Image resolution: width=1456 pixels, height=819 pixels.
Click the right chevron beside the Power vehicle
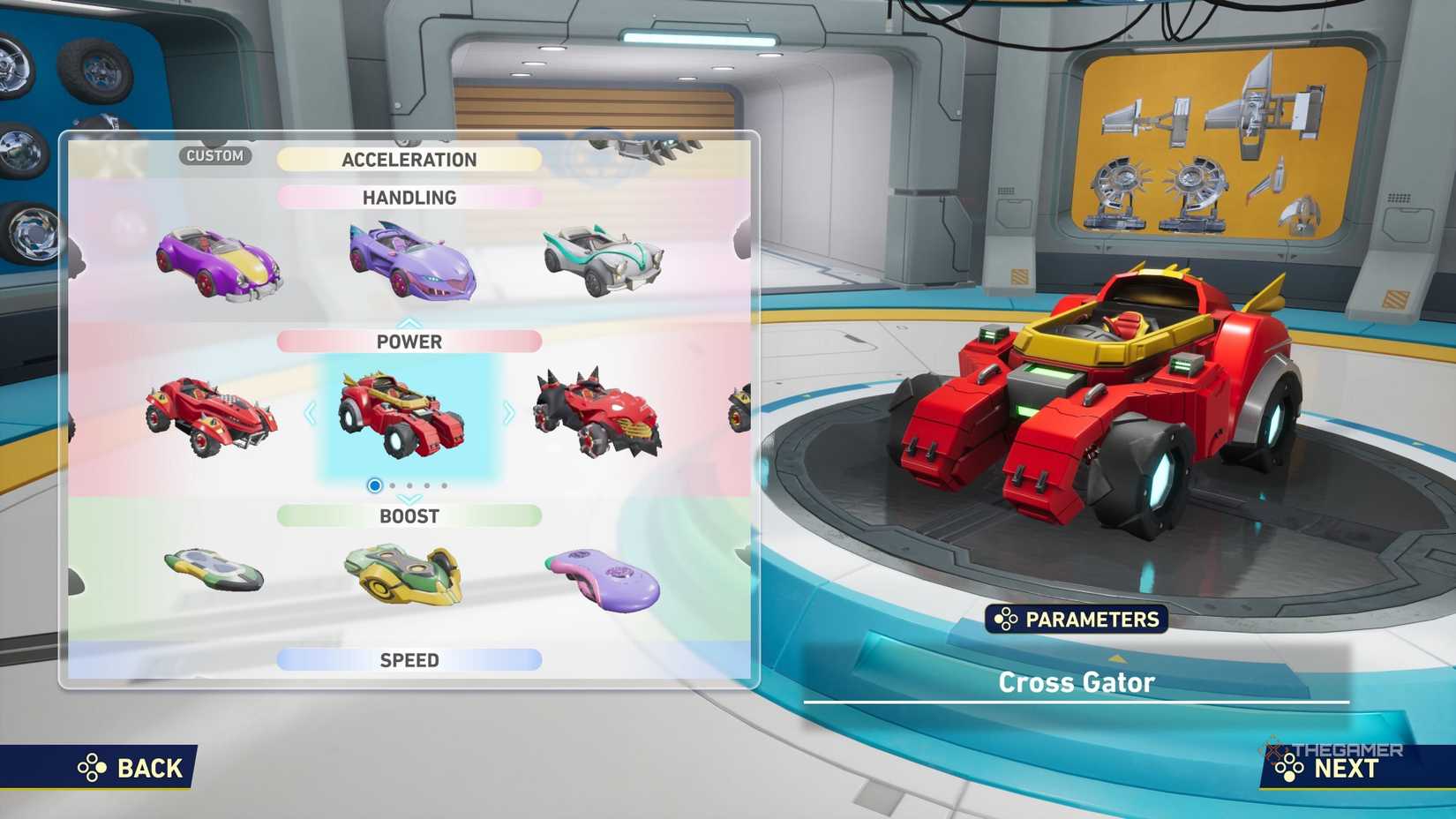(507, 413)
